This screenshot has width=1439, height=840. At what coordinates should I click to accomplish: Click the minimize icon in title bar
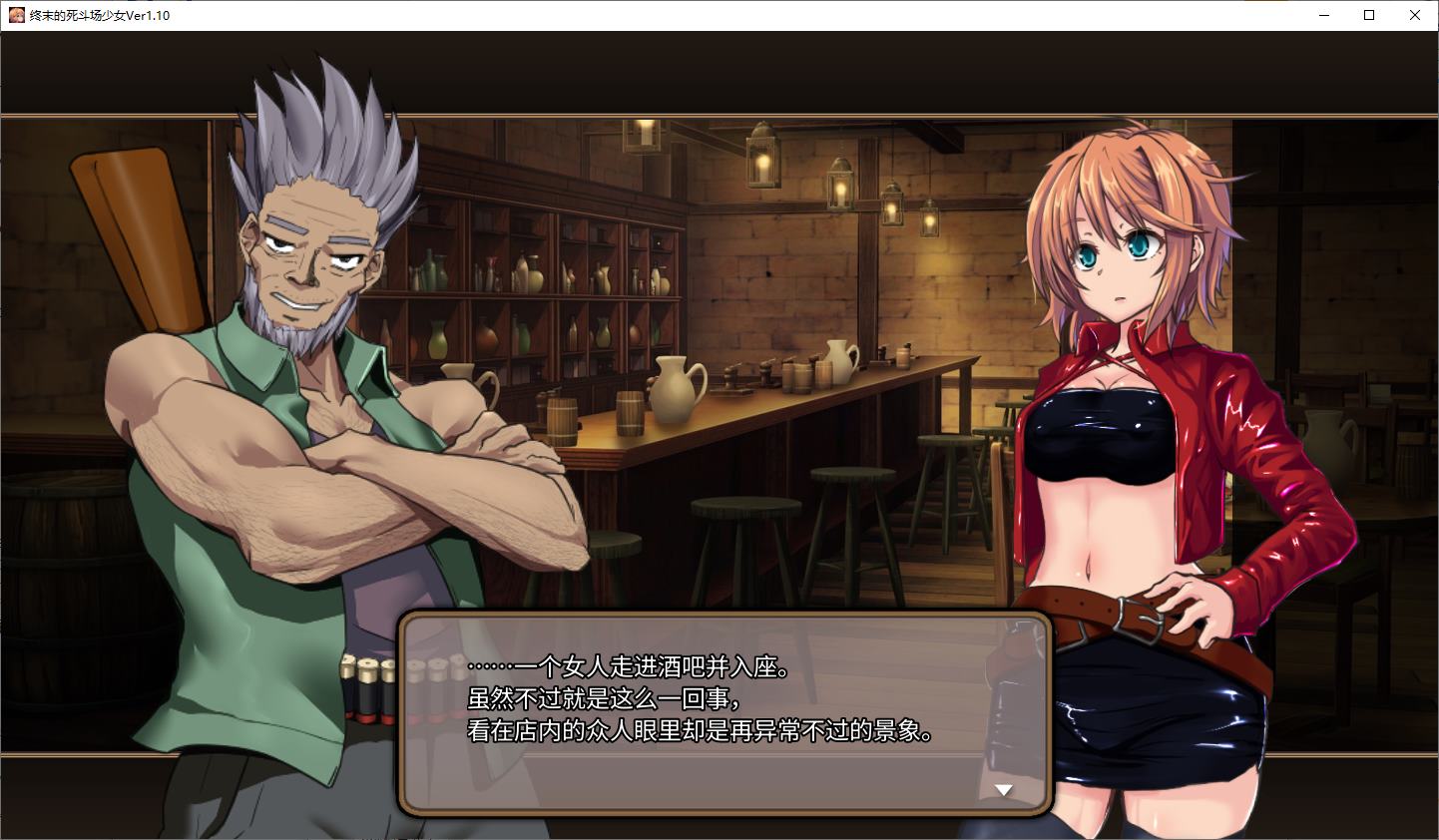[x=1324, y=15]
